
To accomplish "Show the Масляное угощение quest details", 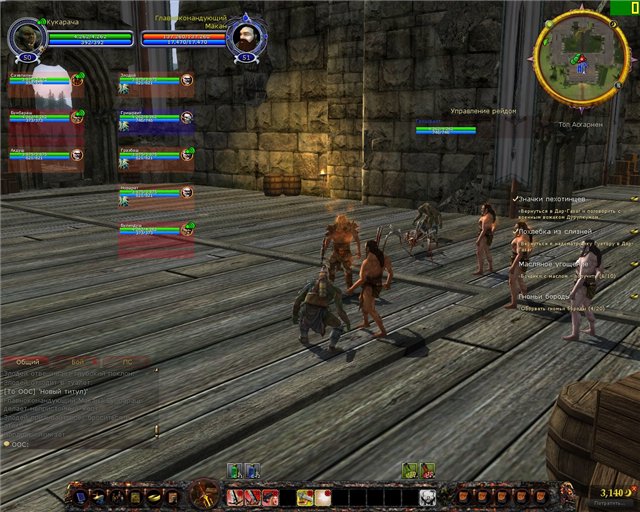I will pos(554,264).
